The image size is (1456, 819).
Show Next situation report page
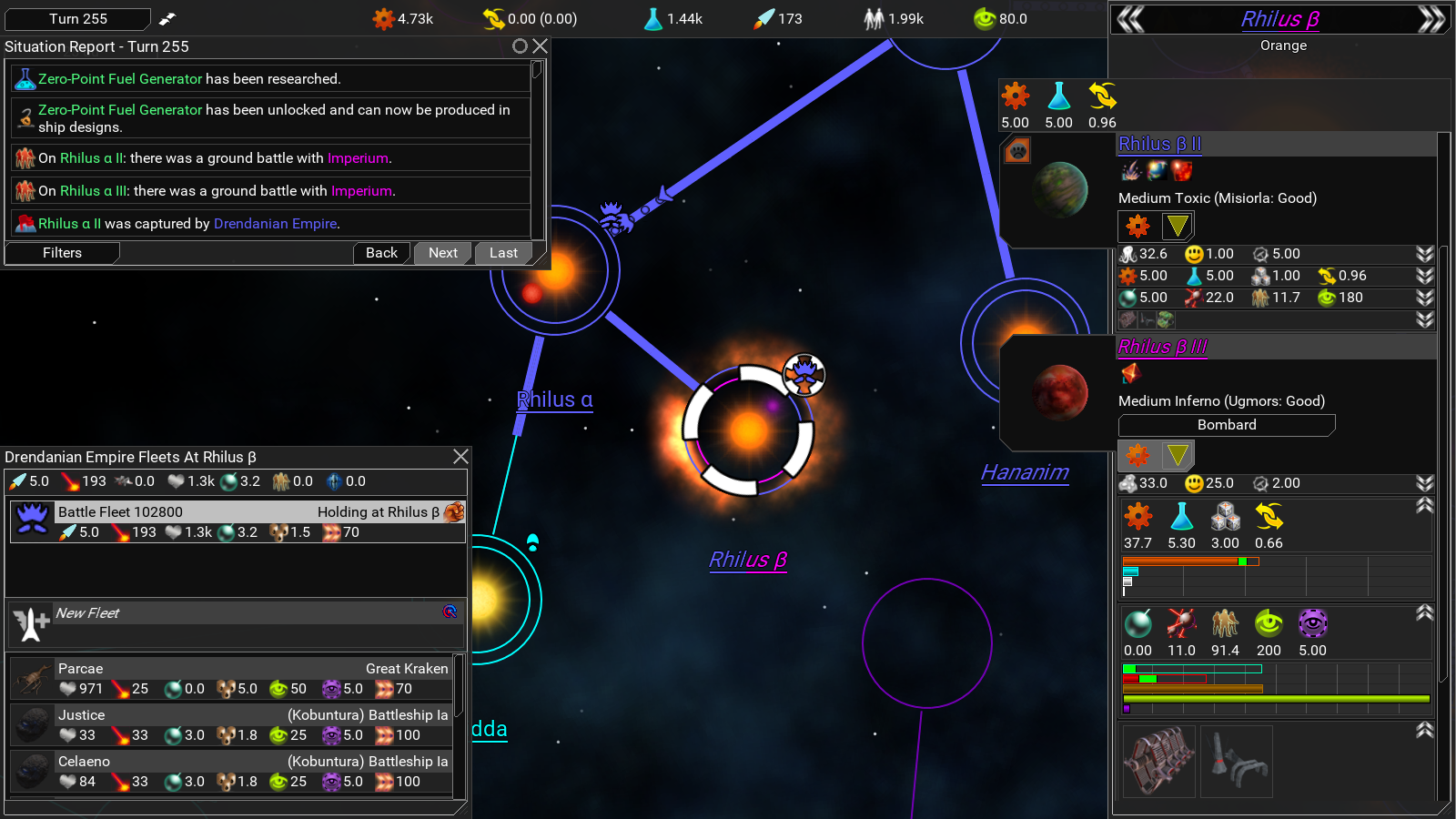(x=443, y=253)
